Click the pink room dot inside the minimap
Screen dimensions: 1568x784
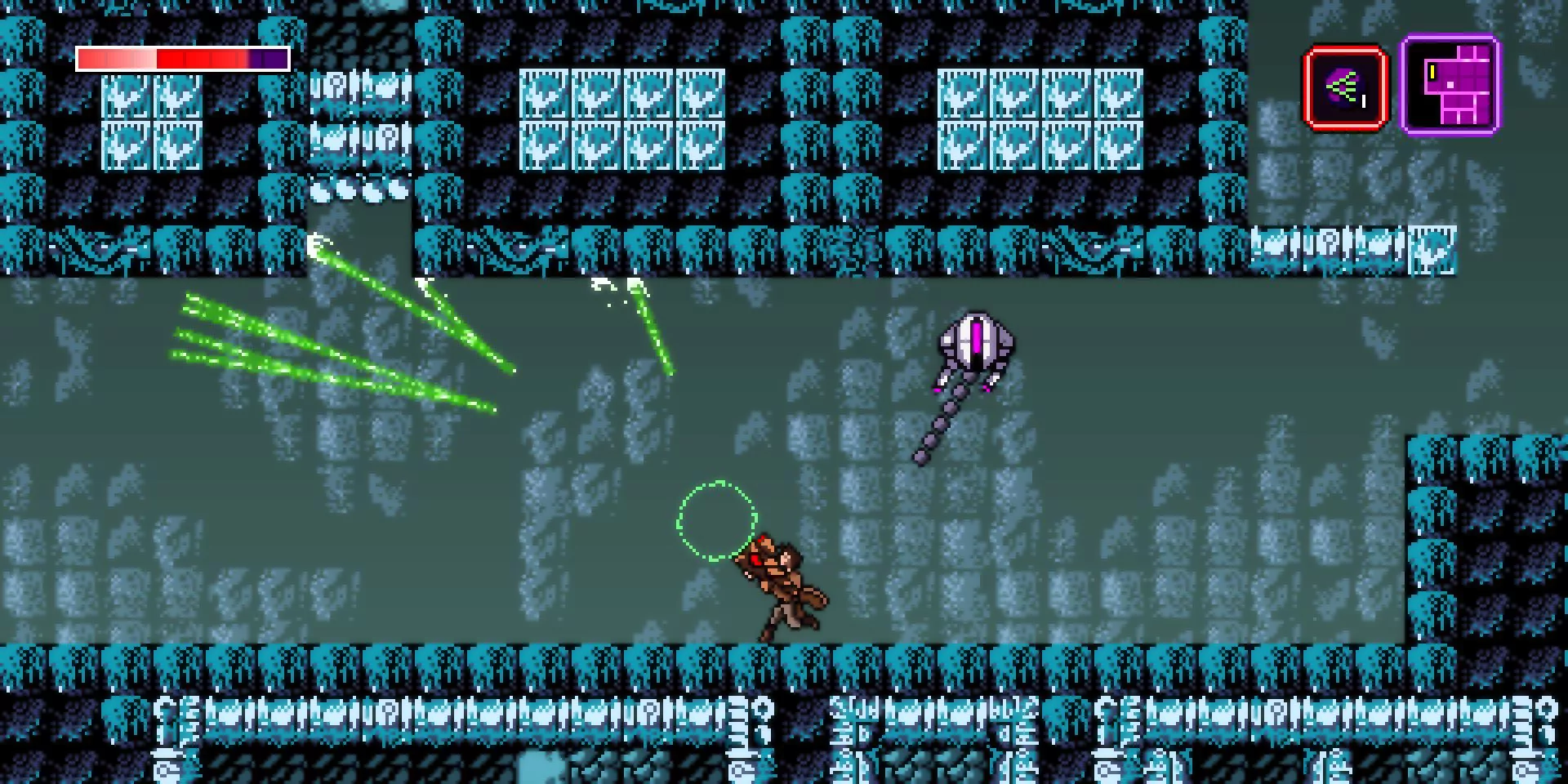(x=1450, y=85)
